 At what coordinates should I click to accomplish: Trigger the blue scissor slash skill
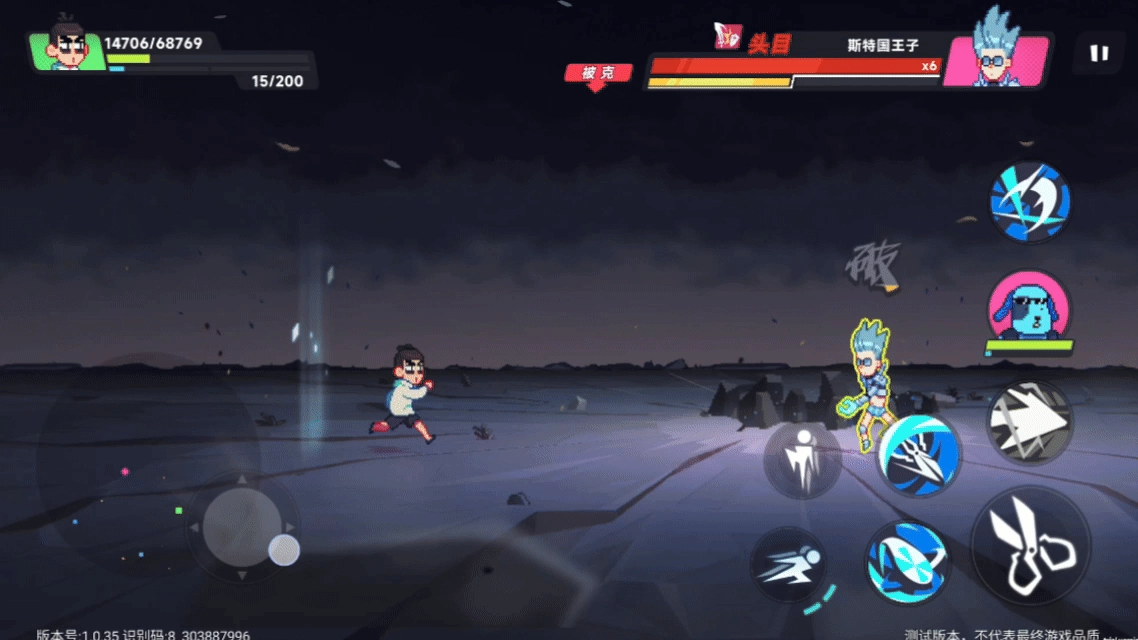click(x=919, y=456)
